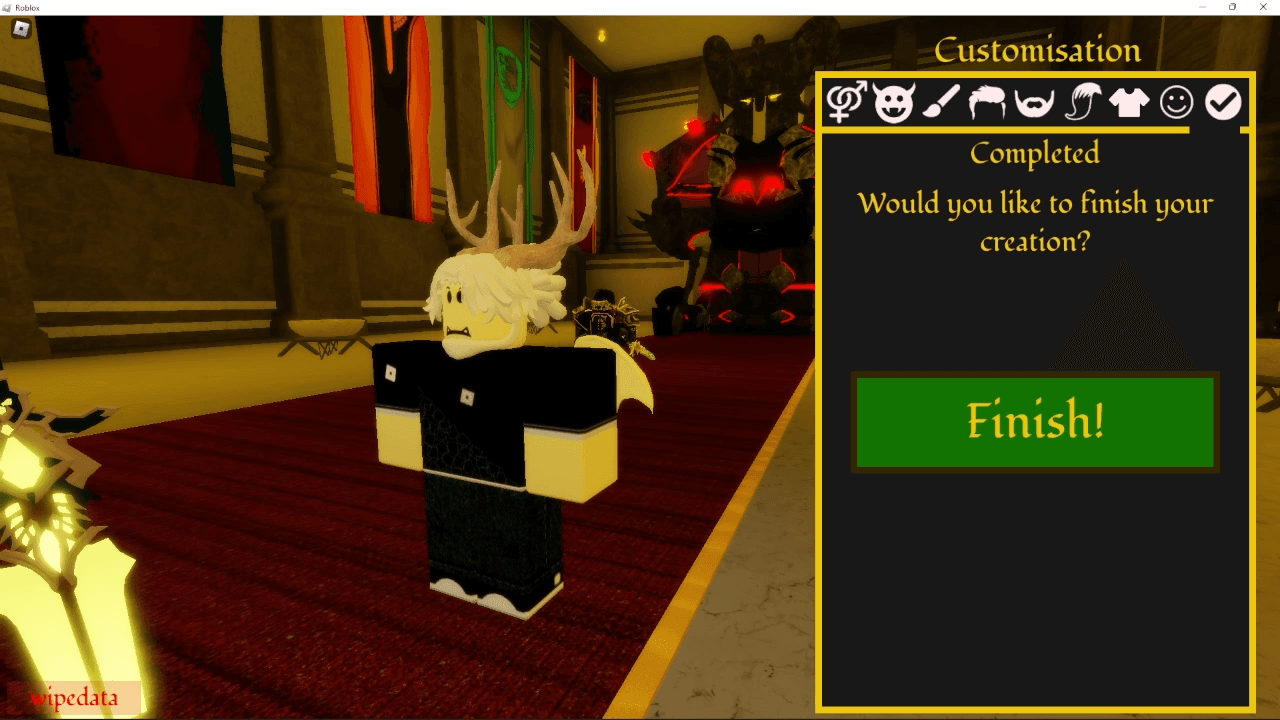Open the demon race customization icon
This screenshot has width=1280, height=720.
(893, 103)
